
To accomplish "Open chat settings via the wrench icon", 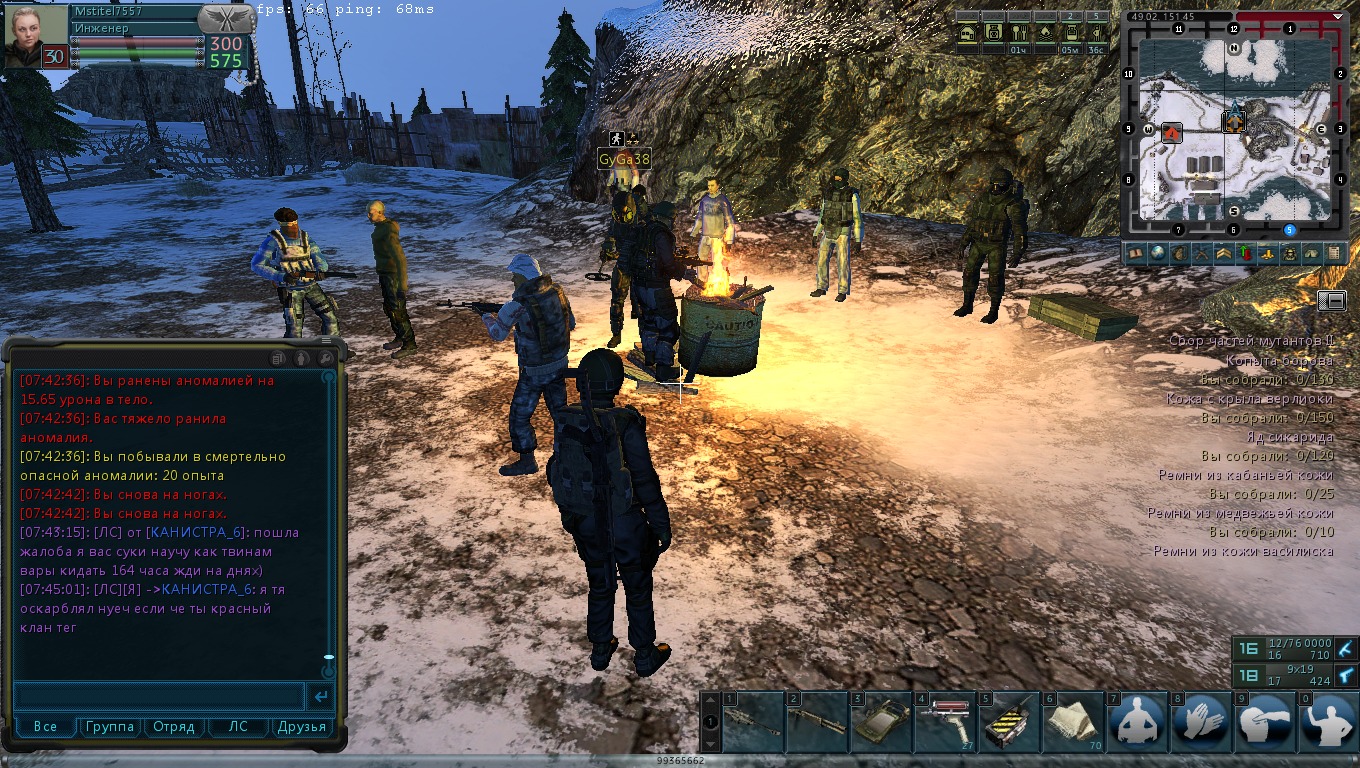I will [325, 357].
